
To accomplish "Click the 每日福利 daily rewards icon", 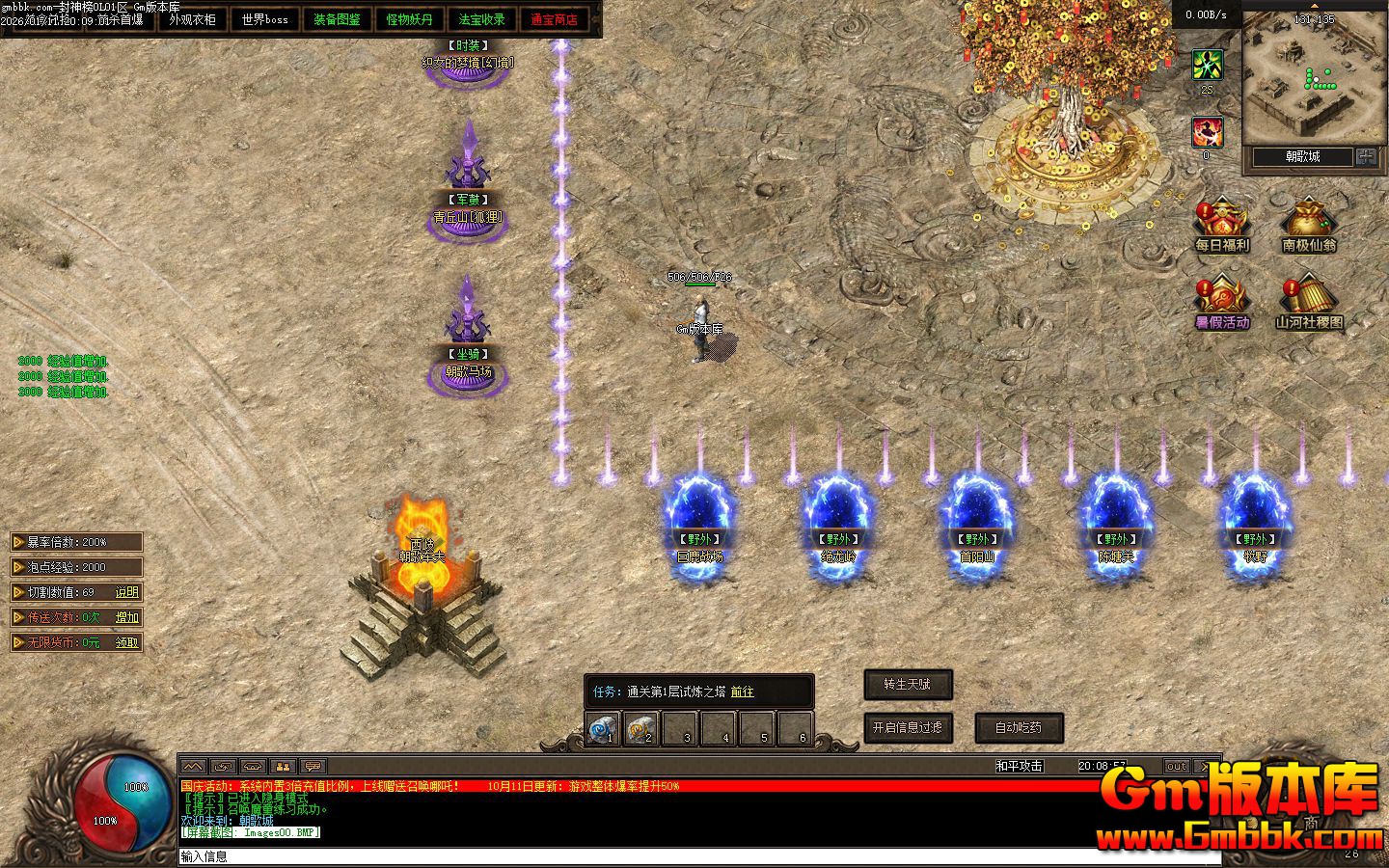I will click(1221, 225).
